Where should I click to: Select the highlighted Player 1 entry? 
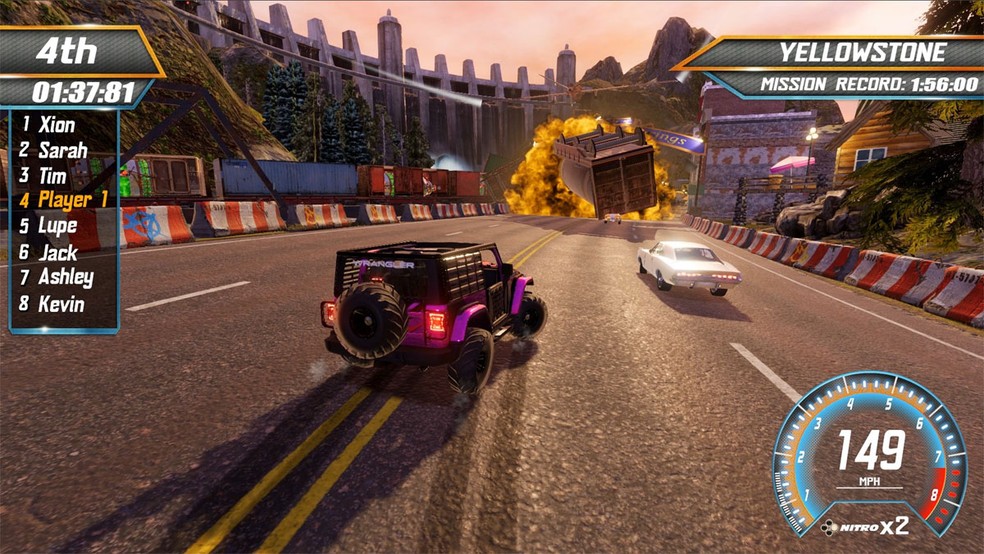(x=72, y=200)
